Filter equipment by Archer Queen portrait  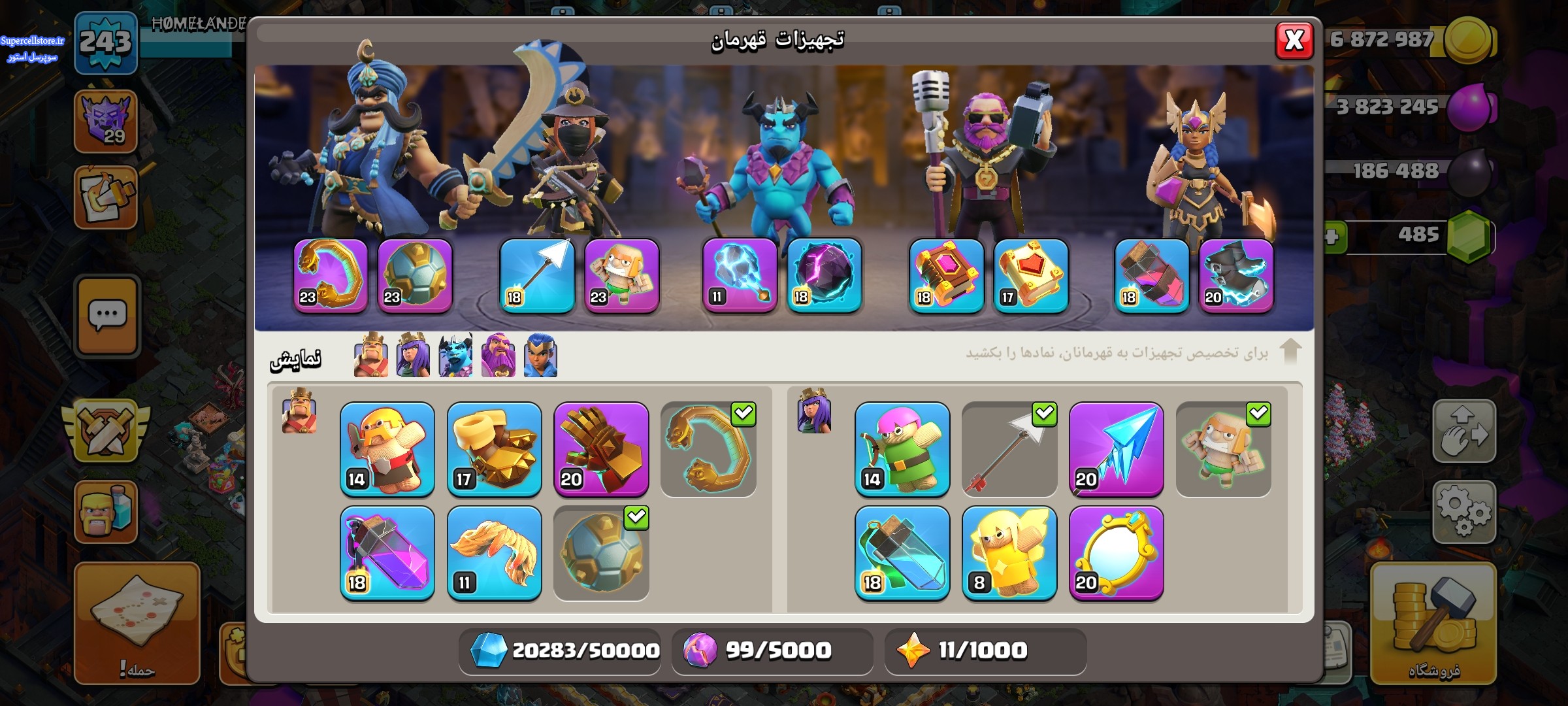coord(413,356)
